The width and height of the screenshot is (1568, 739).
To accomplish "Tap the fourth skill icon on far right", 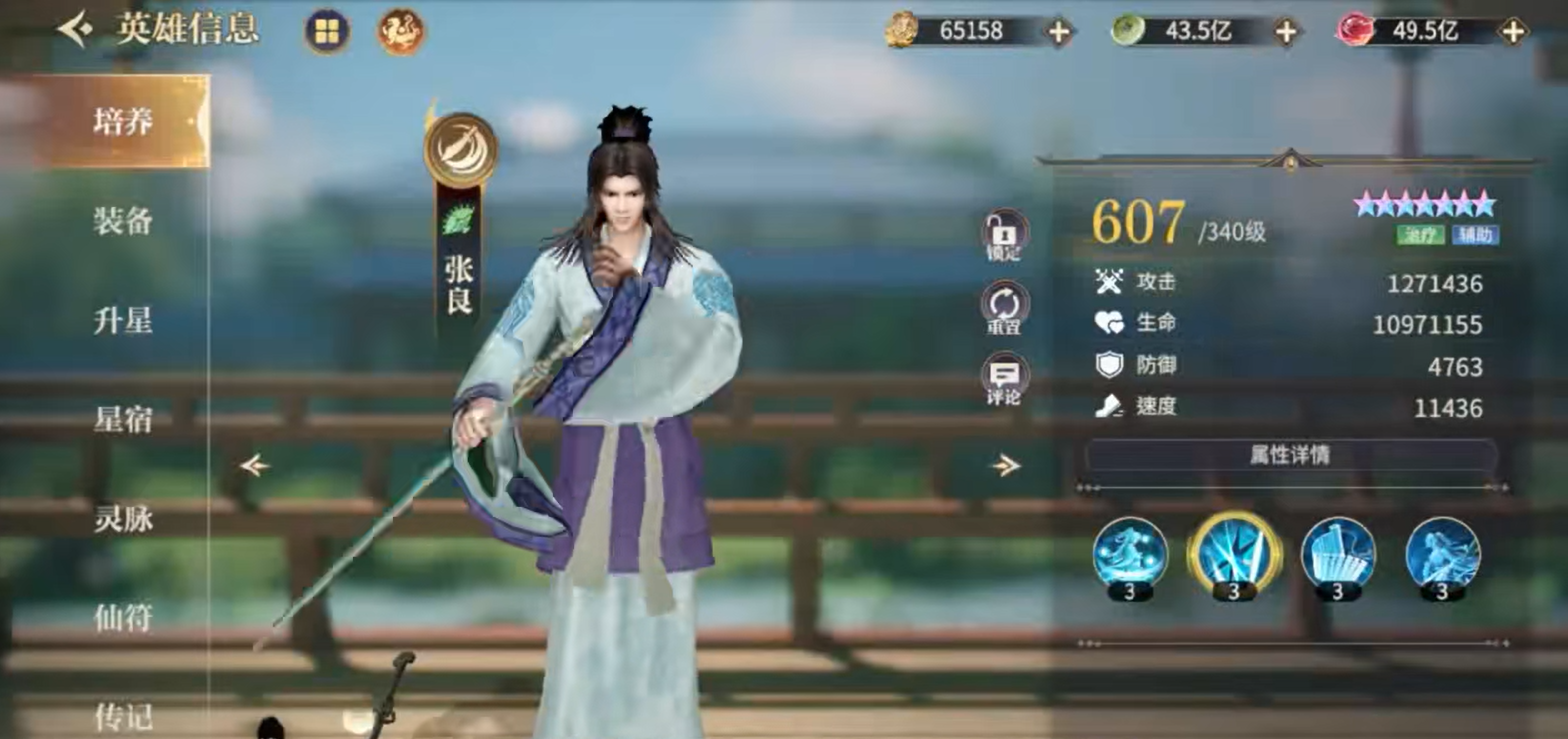I will tap(1440, 556).
